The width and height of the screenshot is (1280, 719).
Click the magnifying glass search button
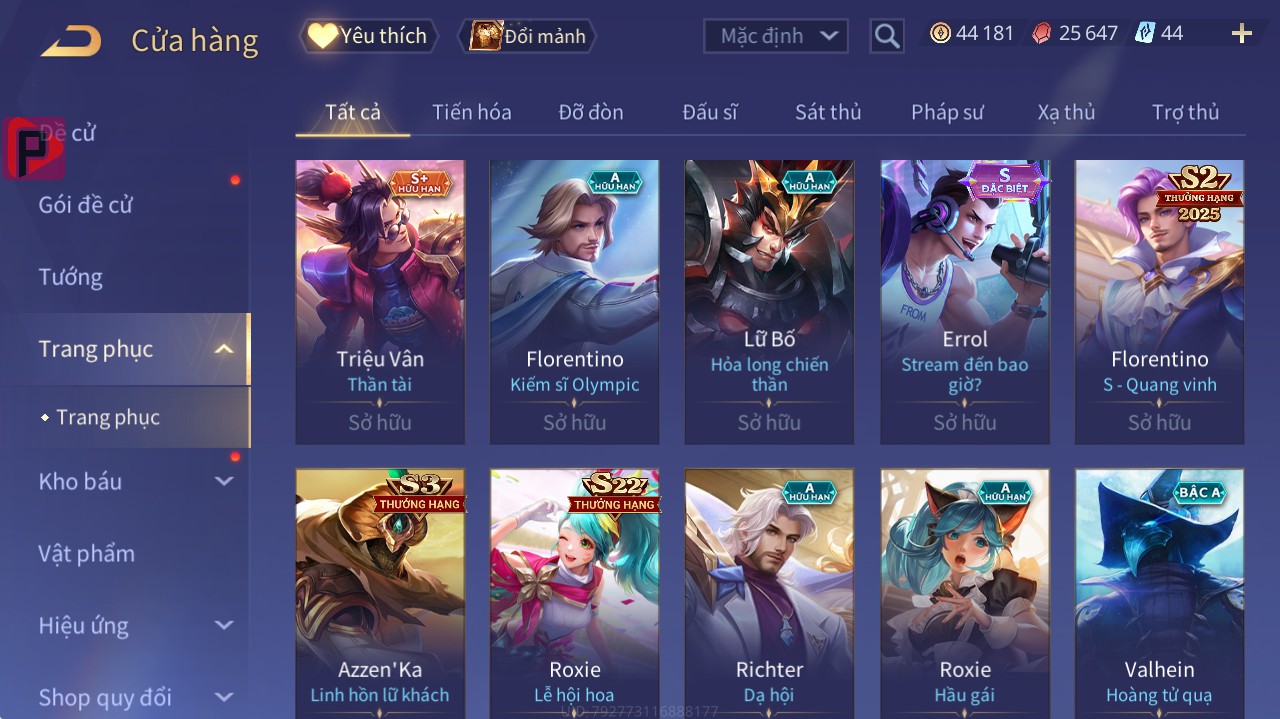886,36
